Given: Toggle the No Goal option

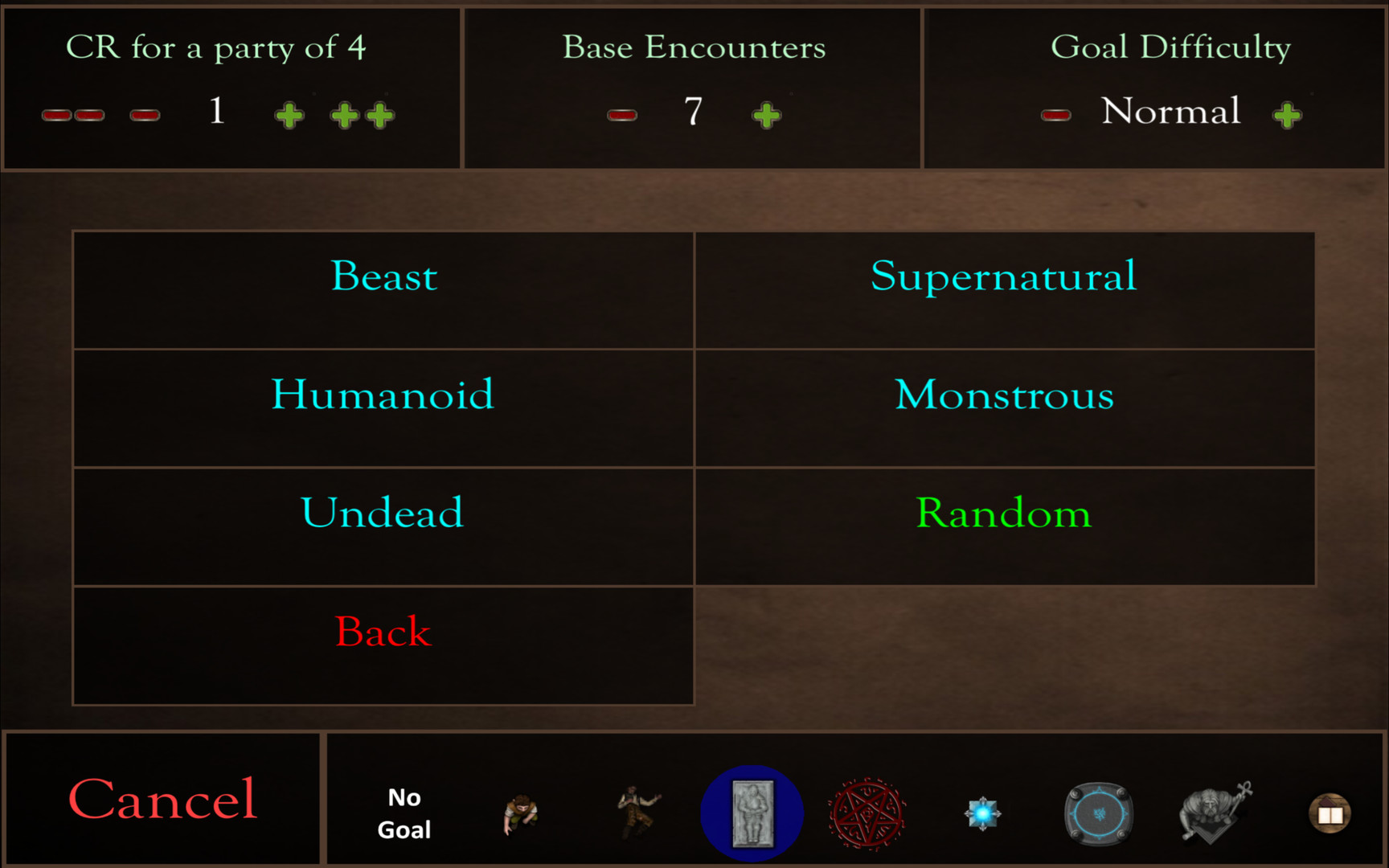Looking at the screenshot, I should 404,813.
